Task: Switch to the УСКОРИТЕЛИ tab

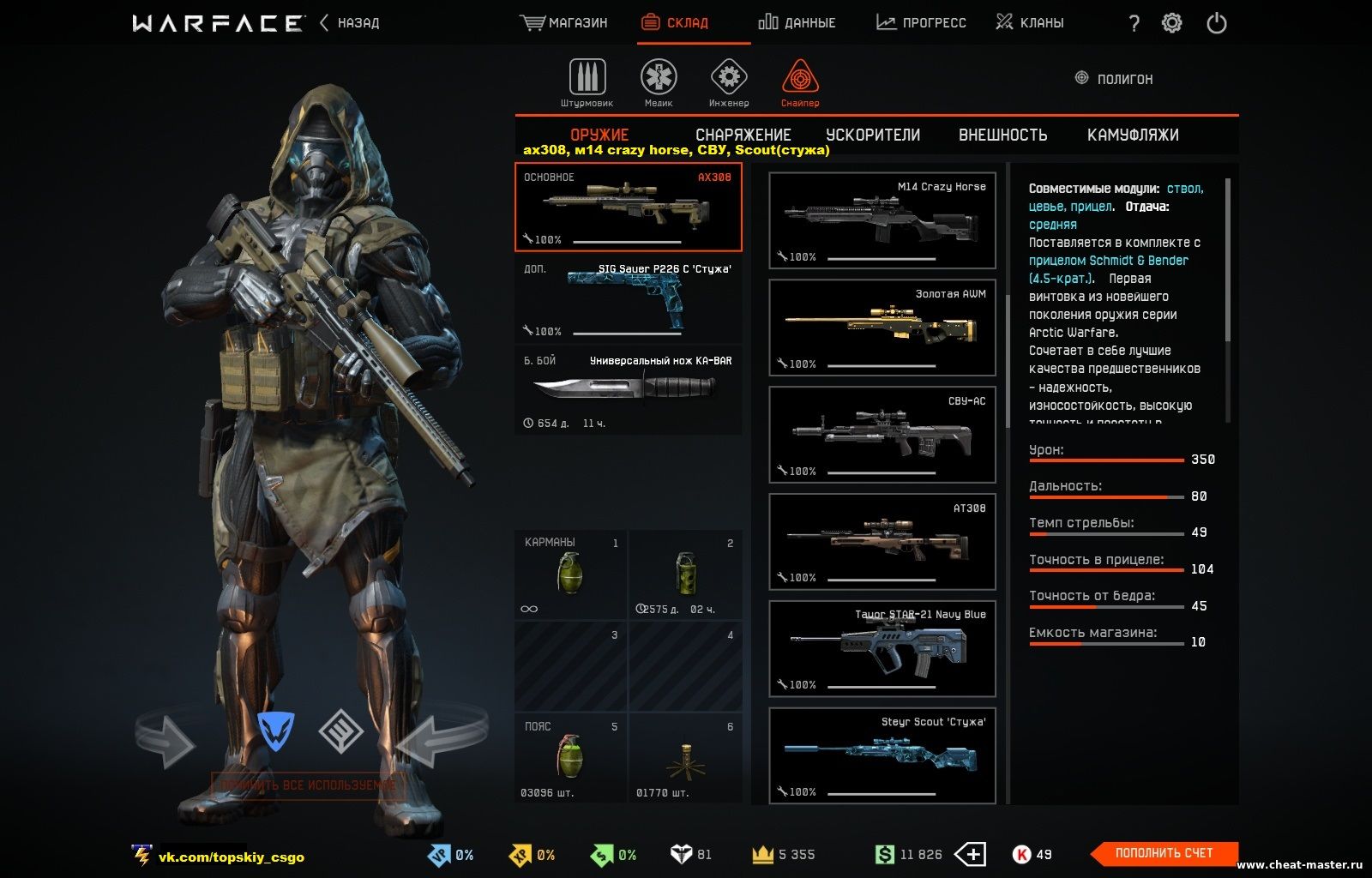Action: (x=873, y=135)
